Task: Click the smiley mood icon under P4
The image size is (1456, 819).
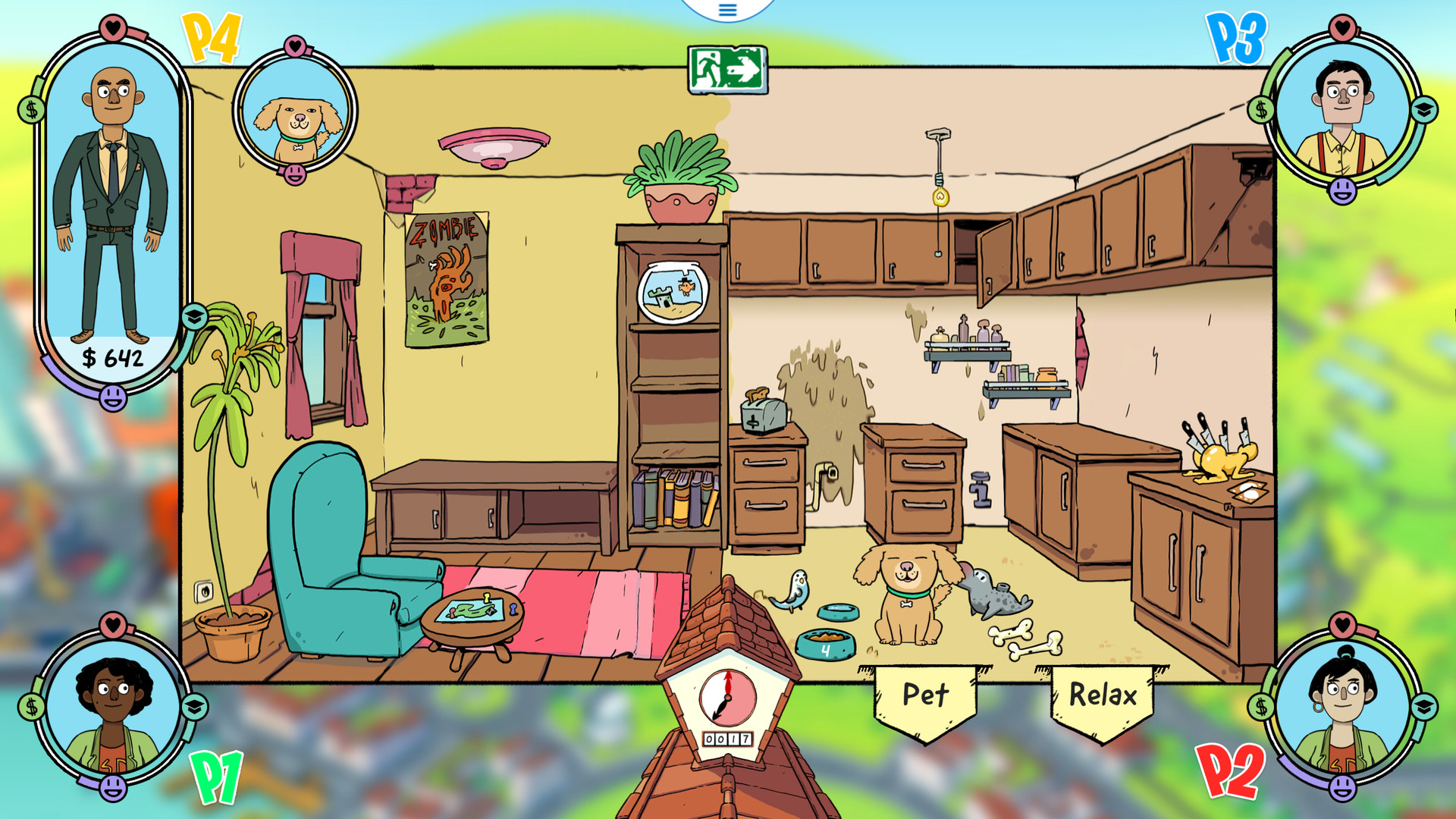Action: 113,399
